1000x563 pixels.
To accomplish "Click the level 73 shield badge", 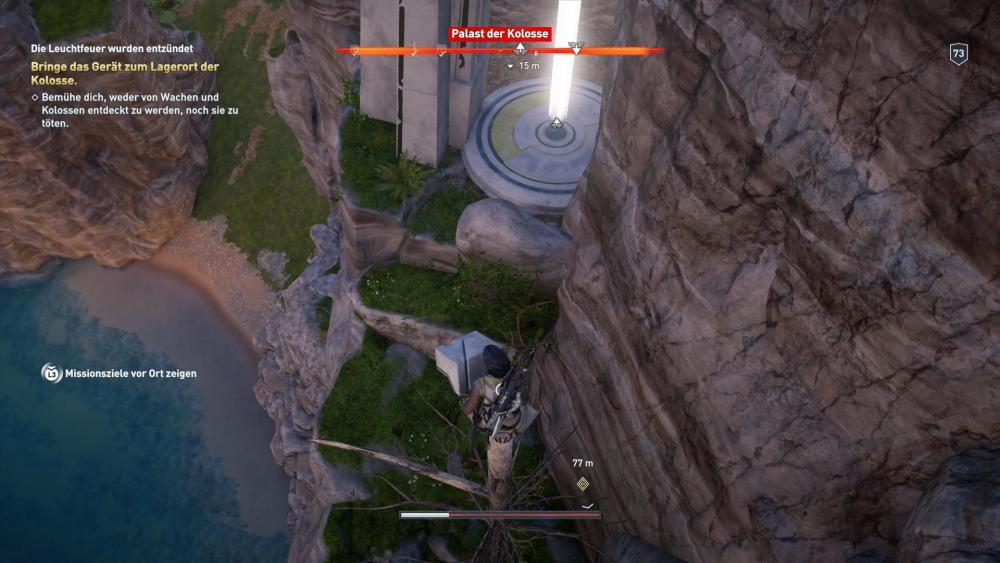I will coord(958,54).
